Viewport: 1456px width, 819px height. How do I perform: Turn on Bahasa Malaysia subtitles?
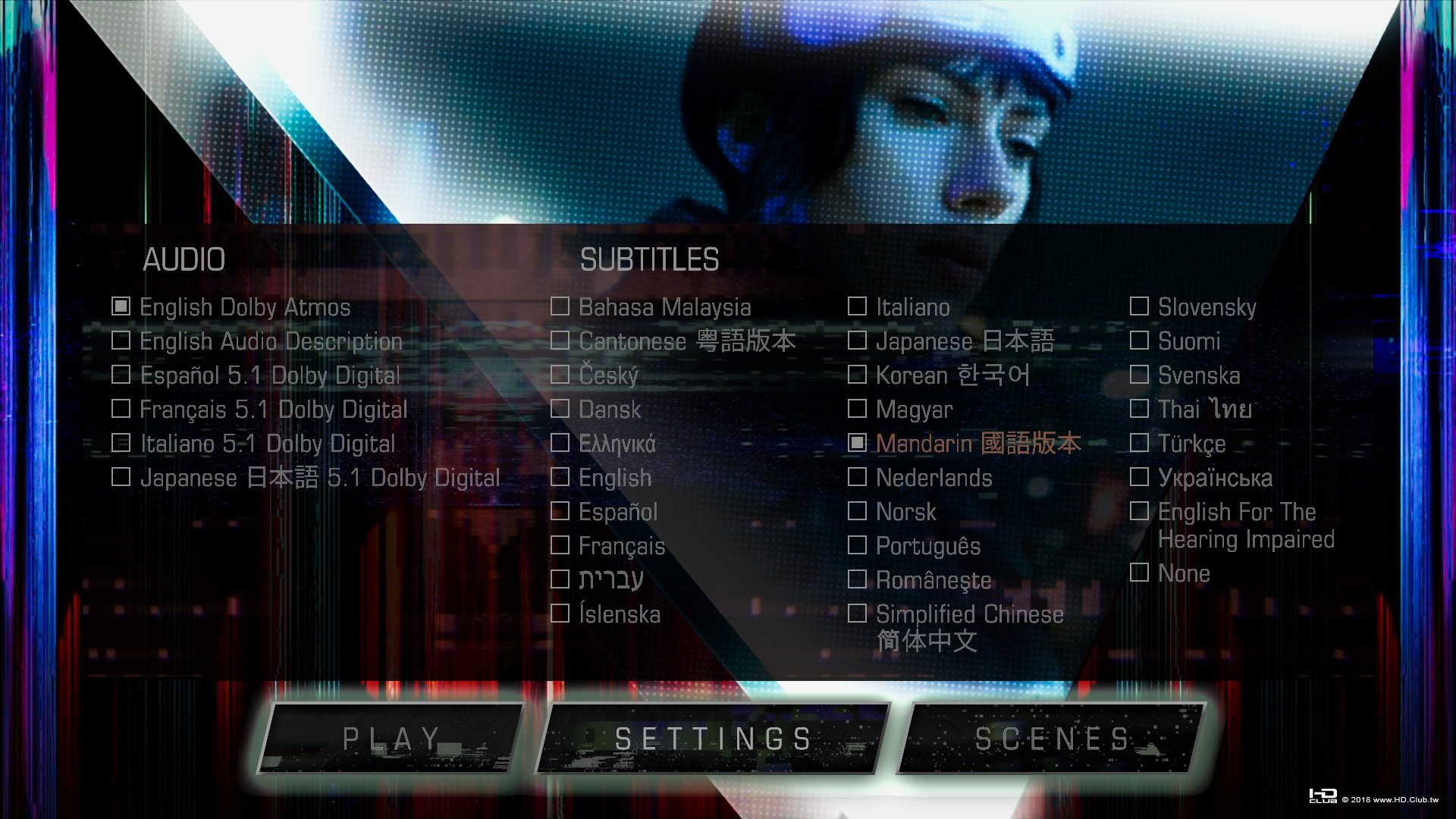pyautogui.click(x=665, y=306)
